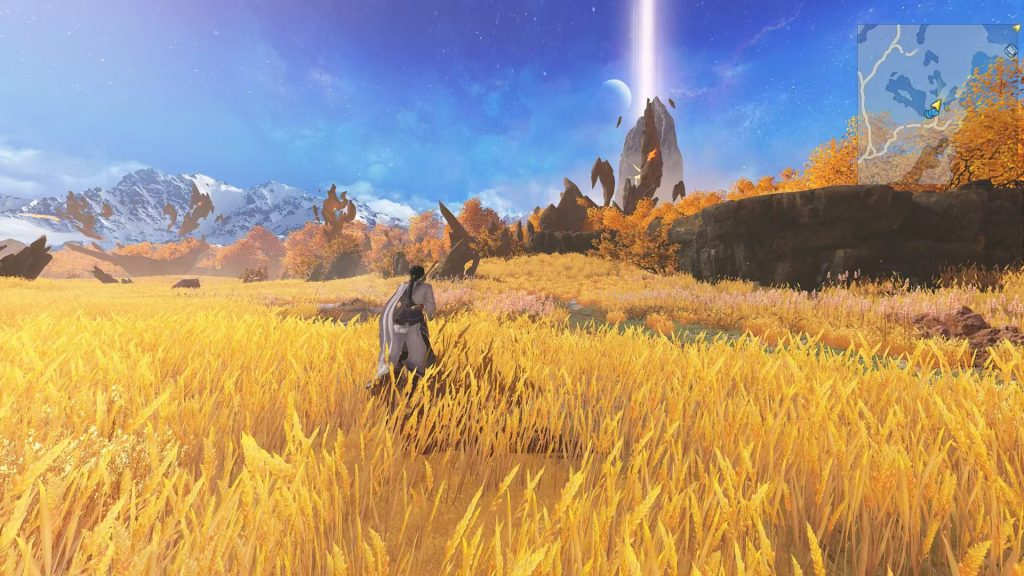Select the blue cluster marker beside player arrow

930,113
